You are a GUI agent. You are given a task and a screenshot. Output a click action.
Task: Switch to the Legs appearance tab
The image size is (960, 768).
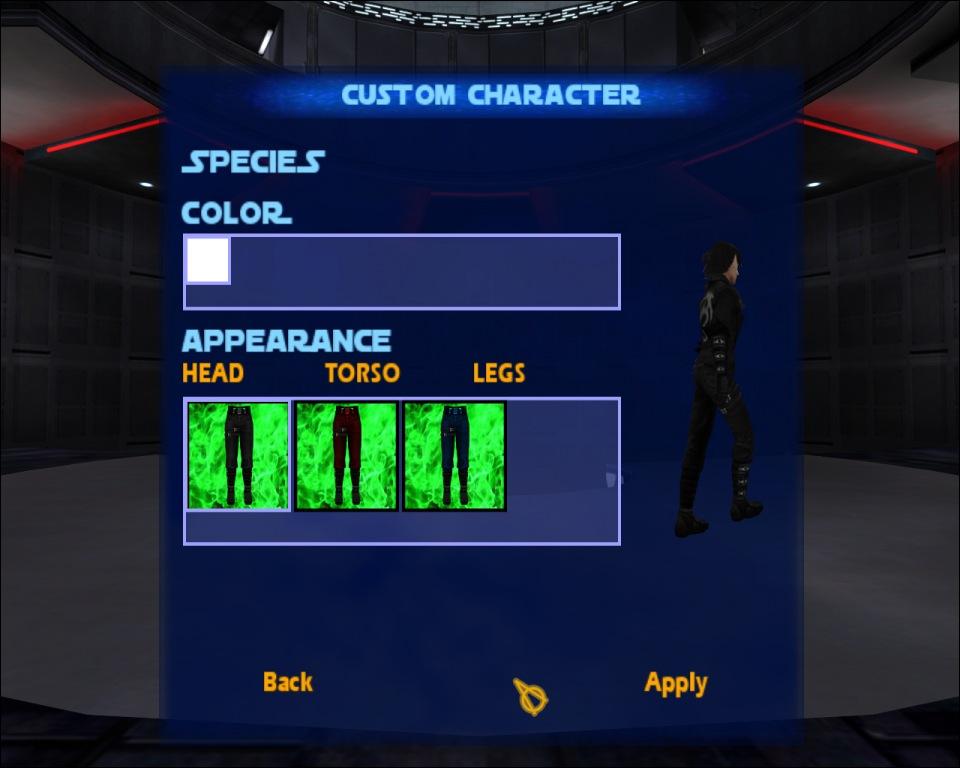499,373
